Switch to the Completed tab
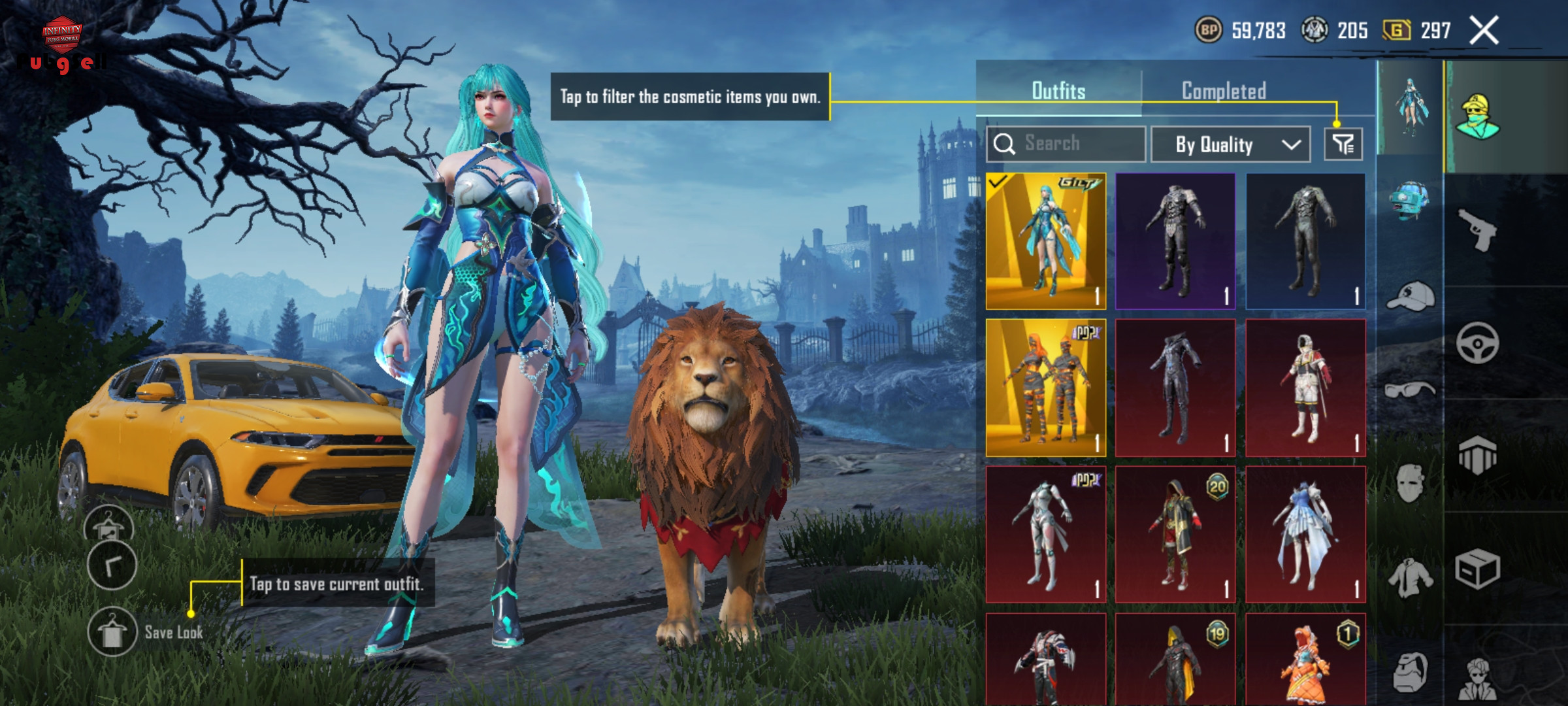 coord(1224,91)
